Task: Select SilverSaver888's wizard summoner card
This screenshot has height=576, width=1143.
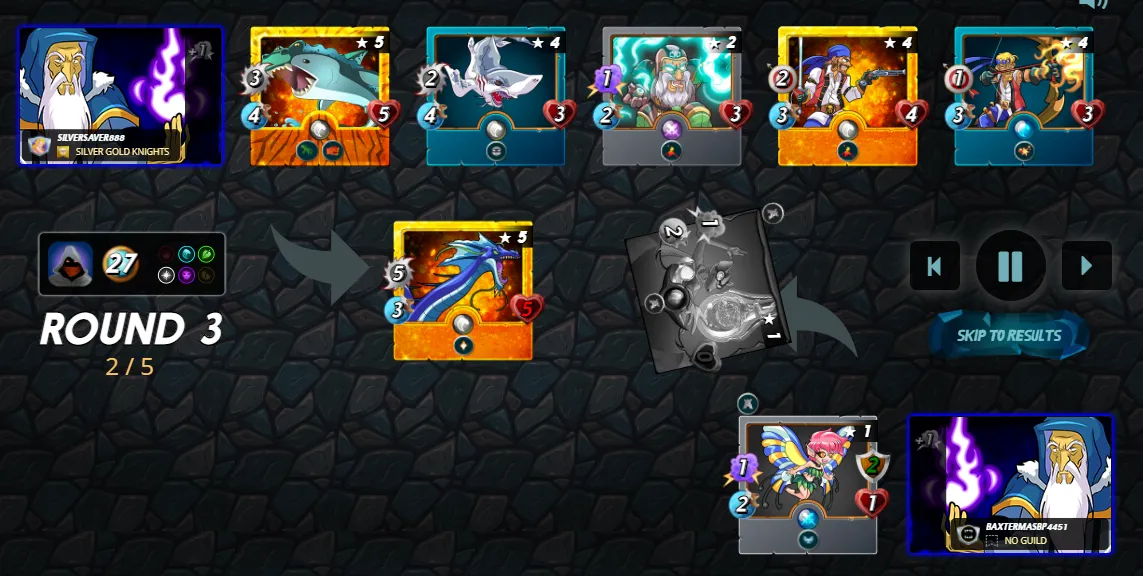Action: coord(120,95)
